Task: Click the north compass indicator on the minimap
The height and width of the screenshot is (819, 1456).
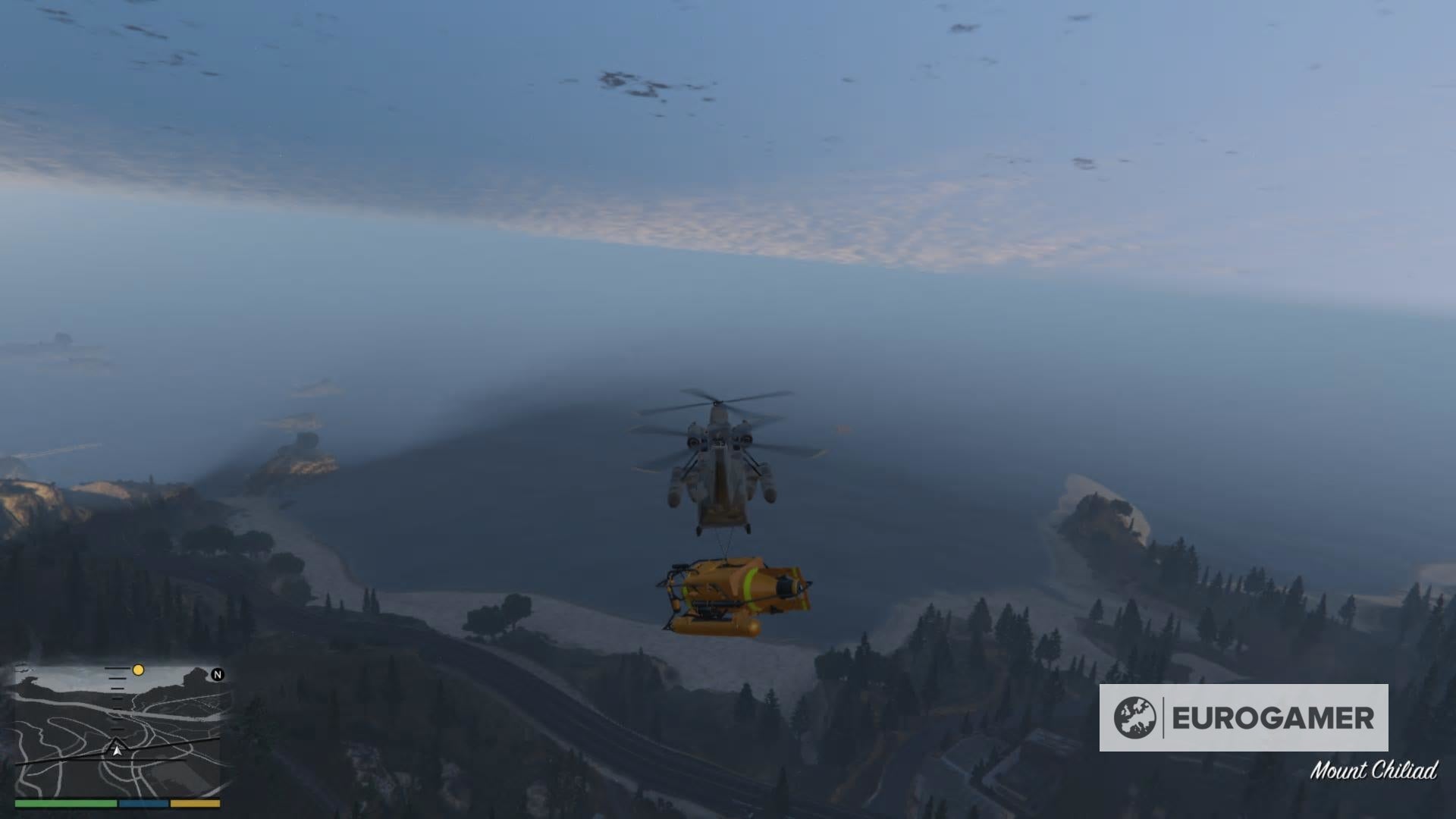Action: (x=218, y=674)
